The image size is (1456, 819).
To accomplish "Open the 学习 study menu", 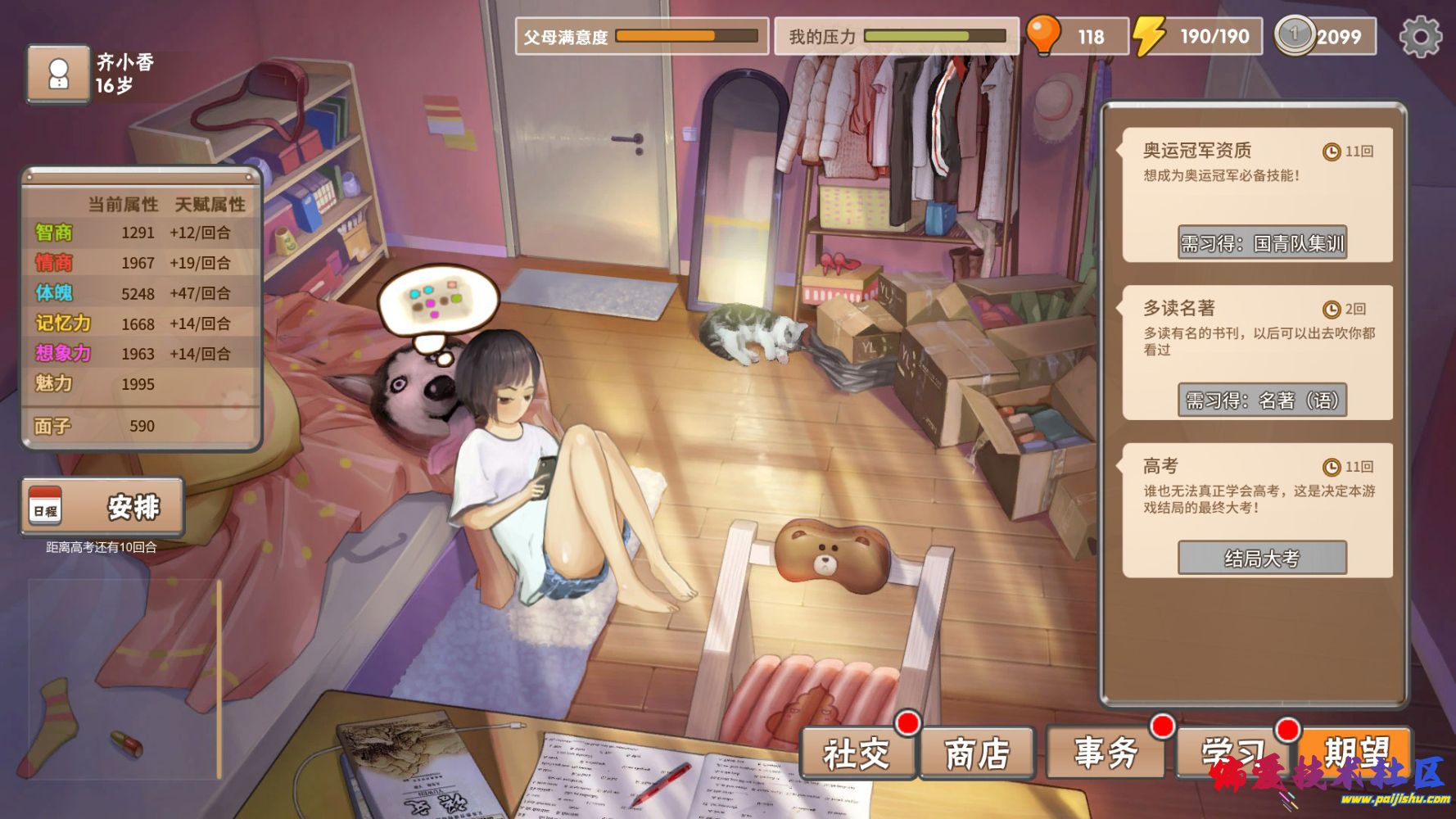I will coord(1233,753).
